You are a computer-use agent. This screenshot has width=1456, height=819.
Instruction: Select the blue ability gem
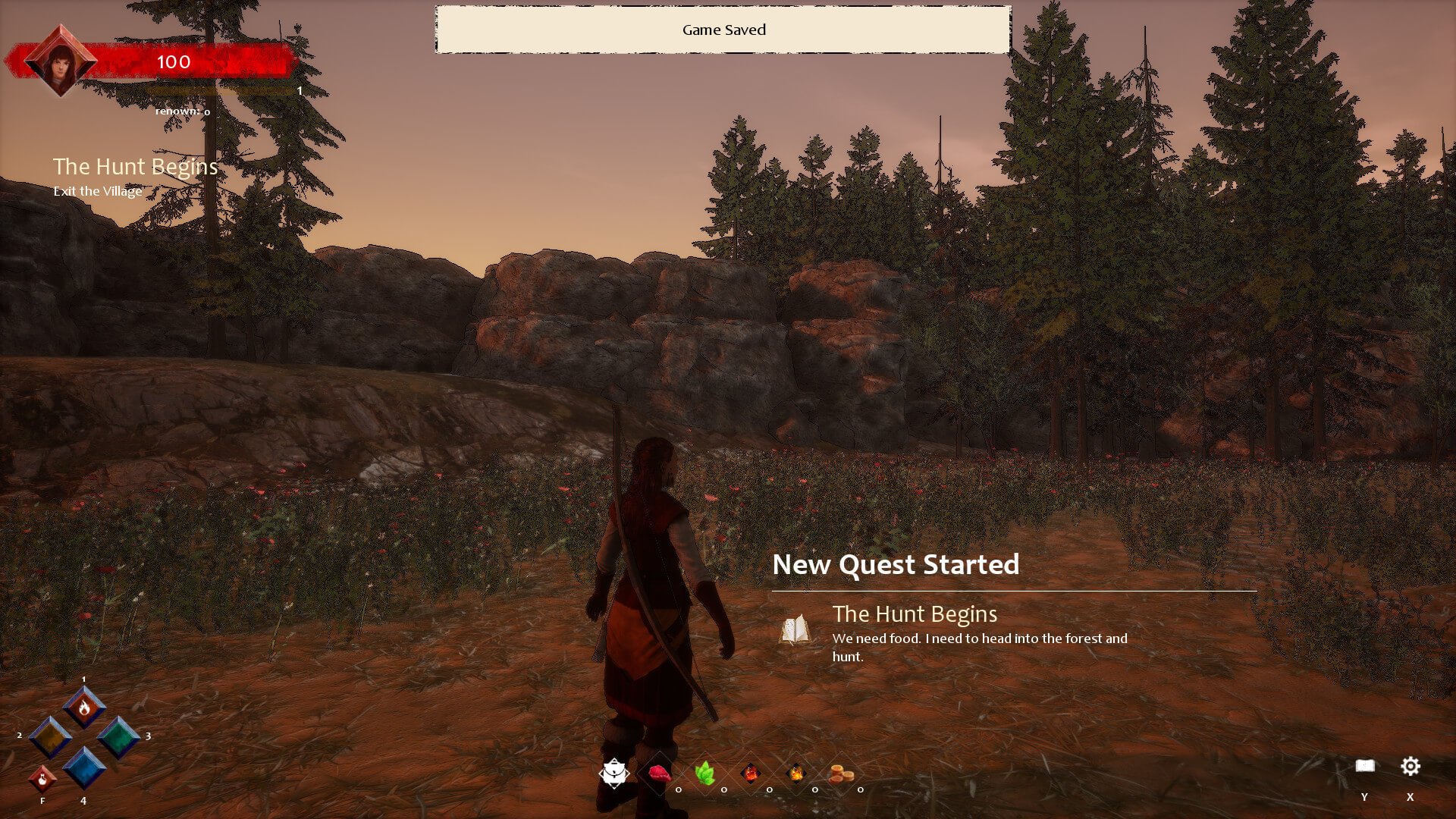click(x=84, y=768)
